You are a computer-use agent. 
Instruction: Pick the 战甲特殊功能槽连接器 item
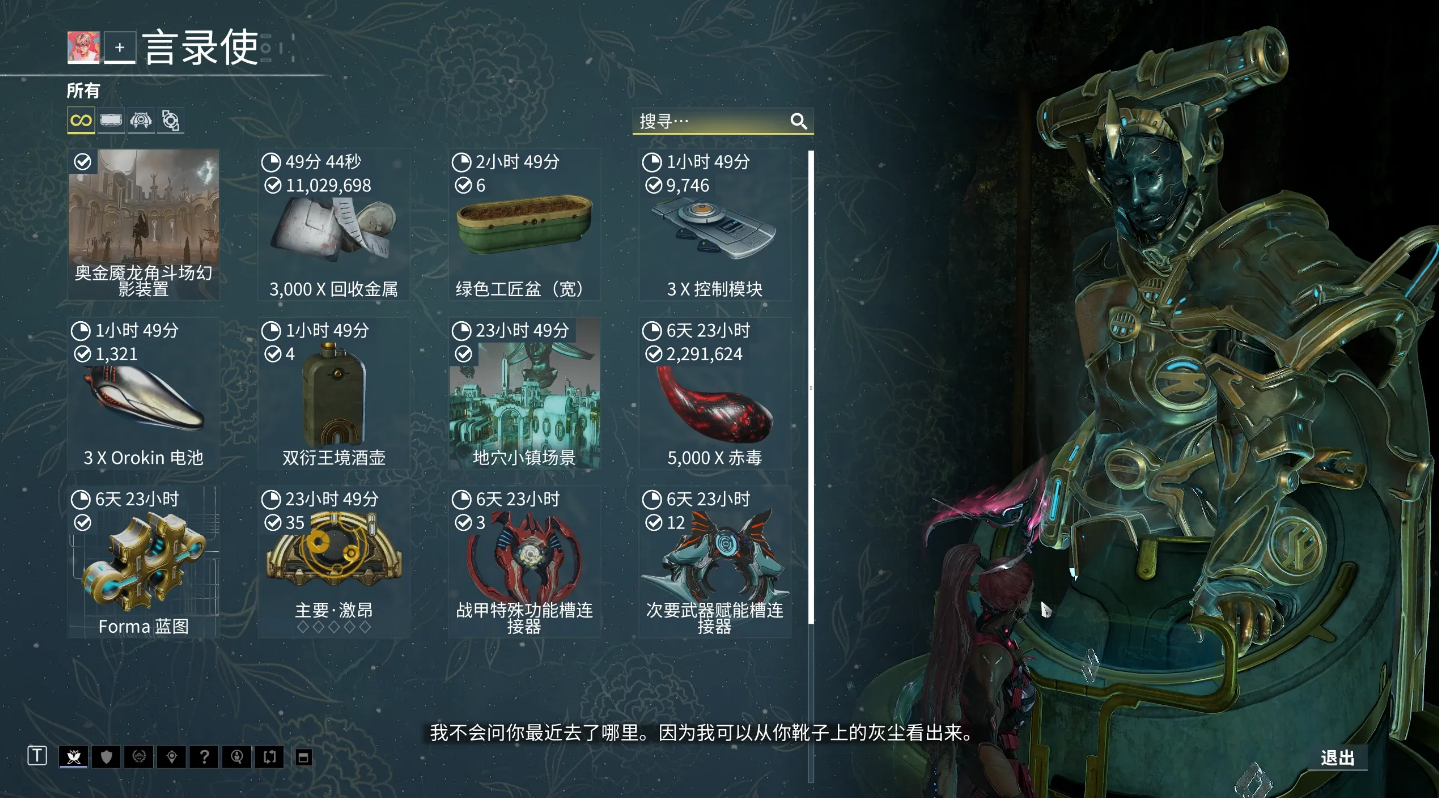coord(524,562)
